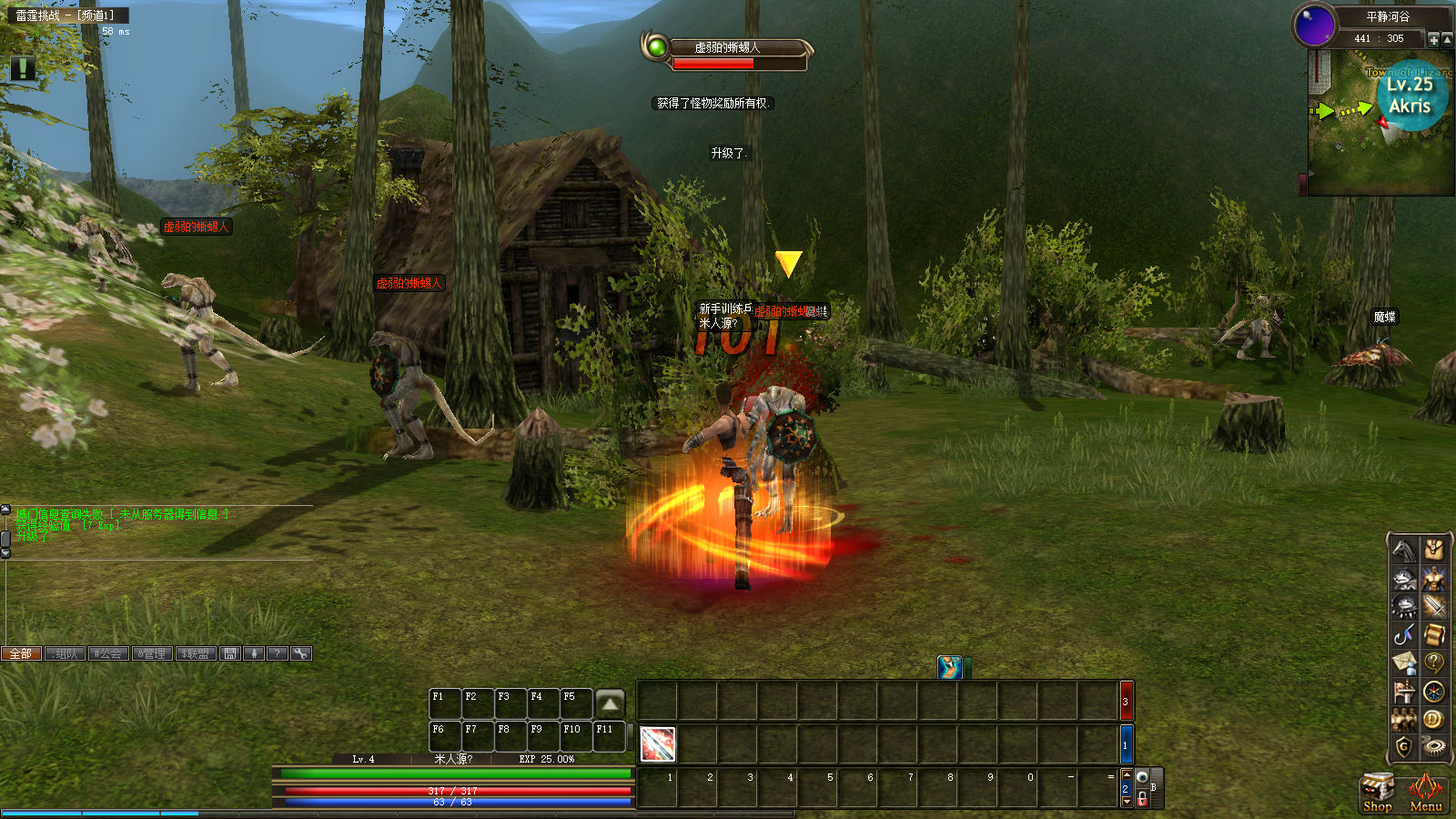Open the sword skills icon
This screenshot has height=819, width=1456.
[x=1434, y=606]
